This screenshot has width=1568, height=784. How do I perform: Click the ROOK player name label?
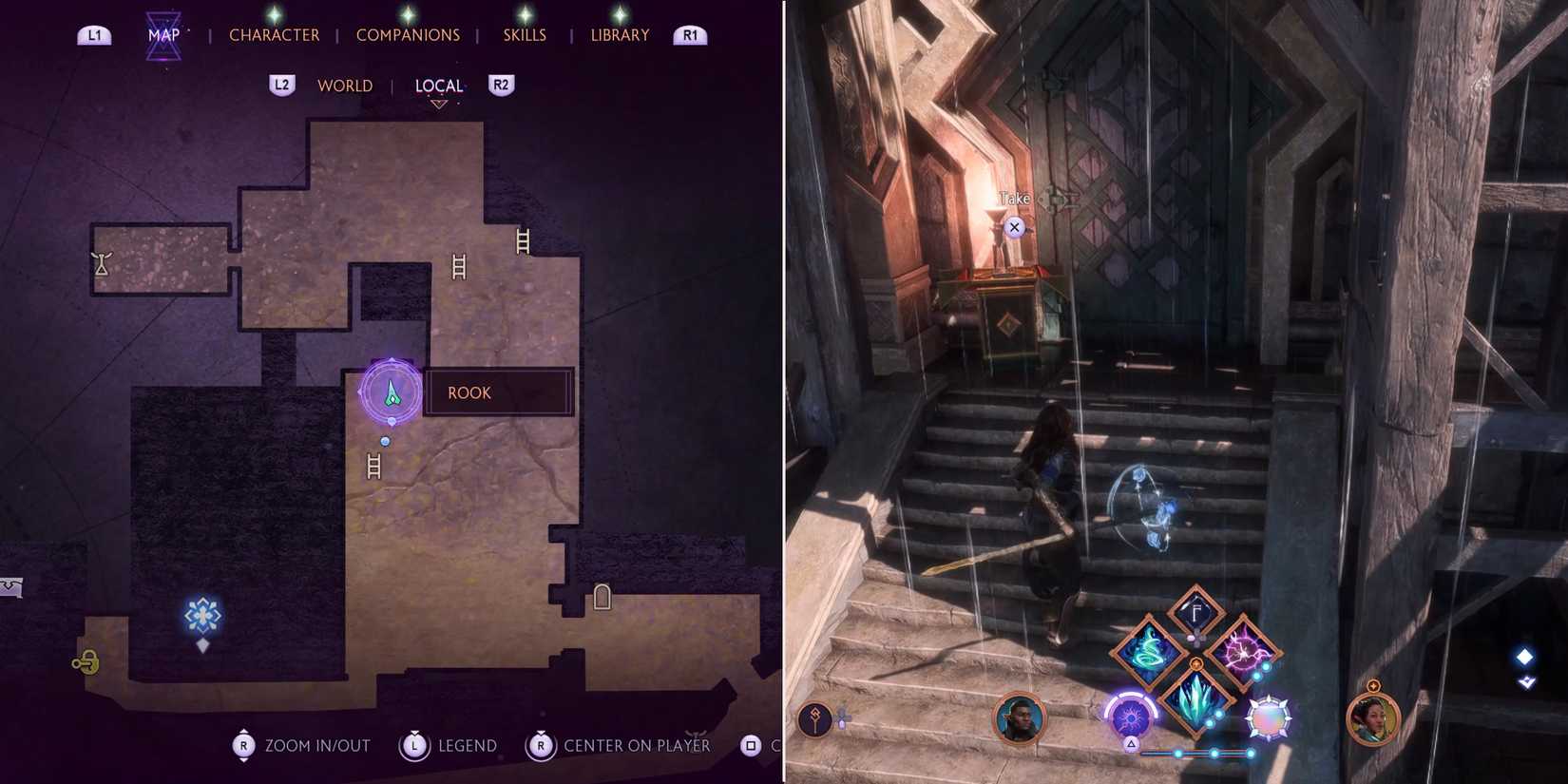click(468, 392)
